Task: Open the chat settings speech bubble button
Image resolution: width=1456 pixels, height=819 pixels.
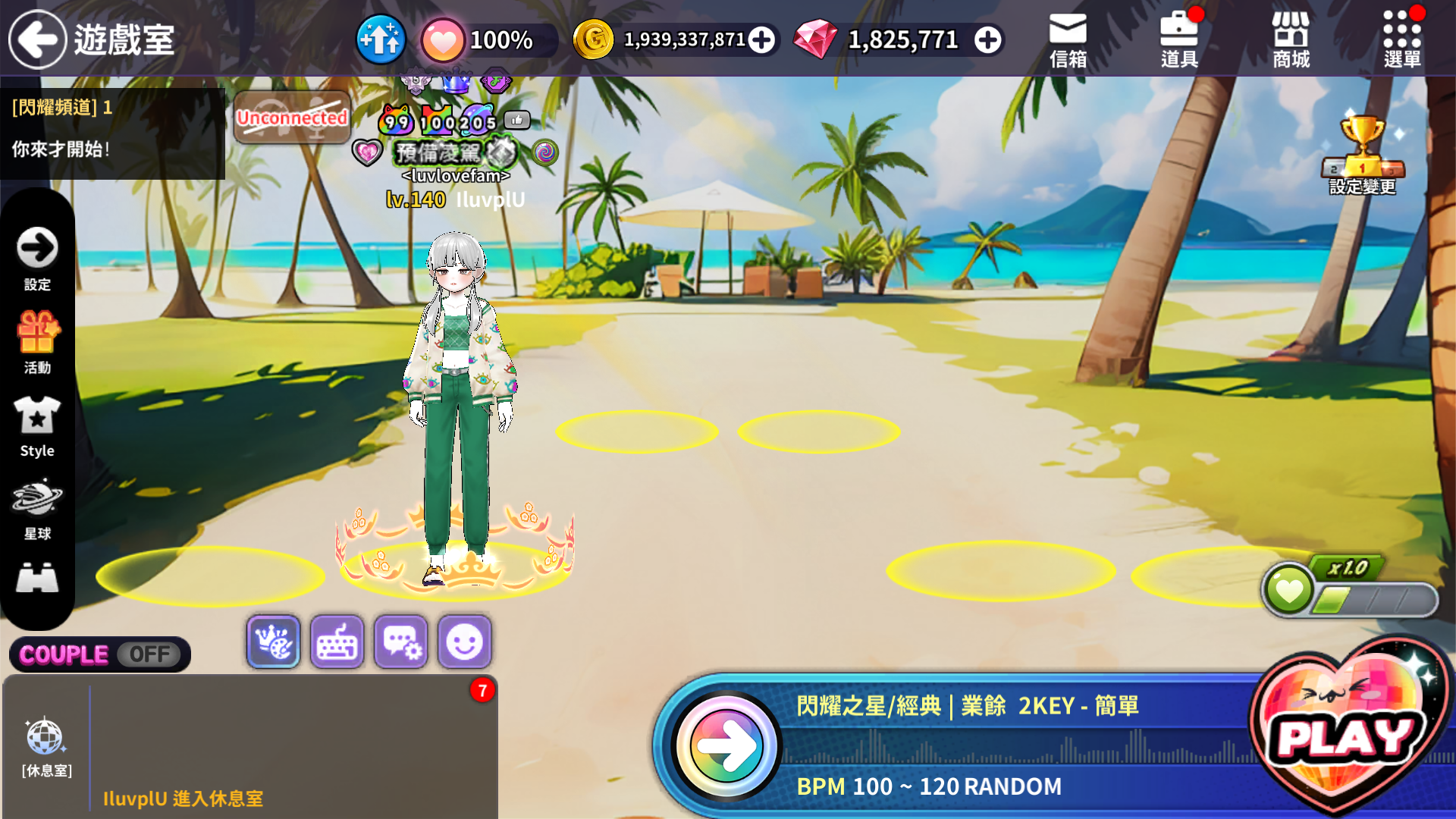Action: tap(400, 642)
